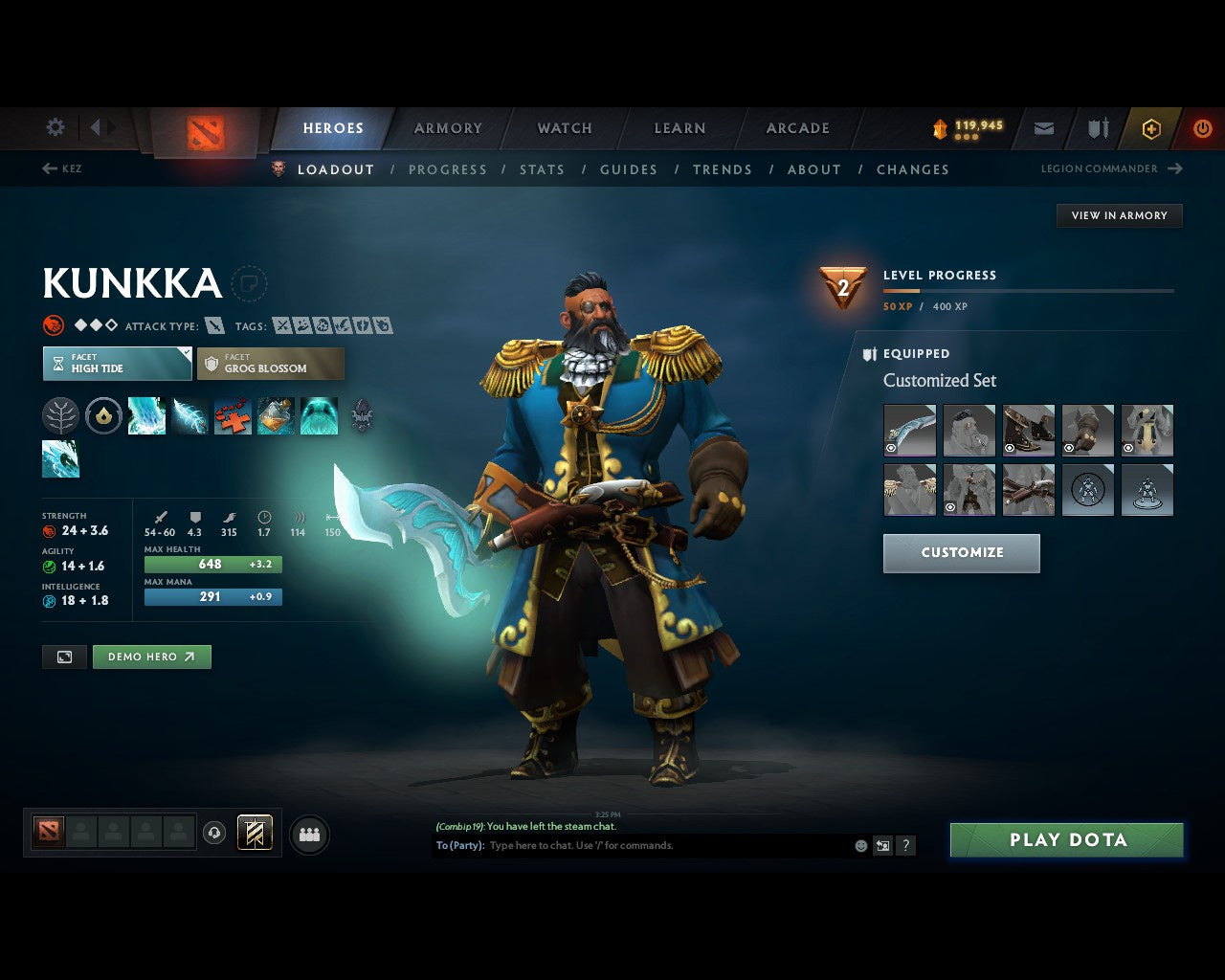Open Dota Plus hexagon icon in top bar
The image size is (1225, 980).
(x=1150, y=128)
